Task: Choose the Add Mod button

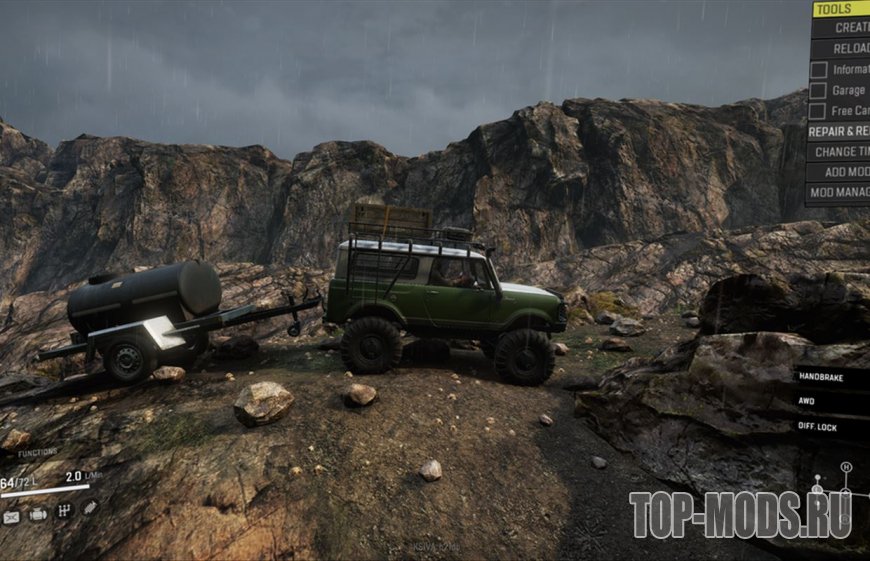Action: pyautogui.click(x=840, y=172)
